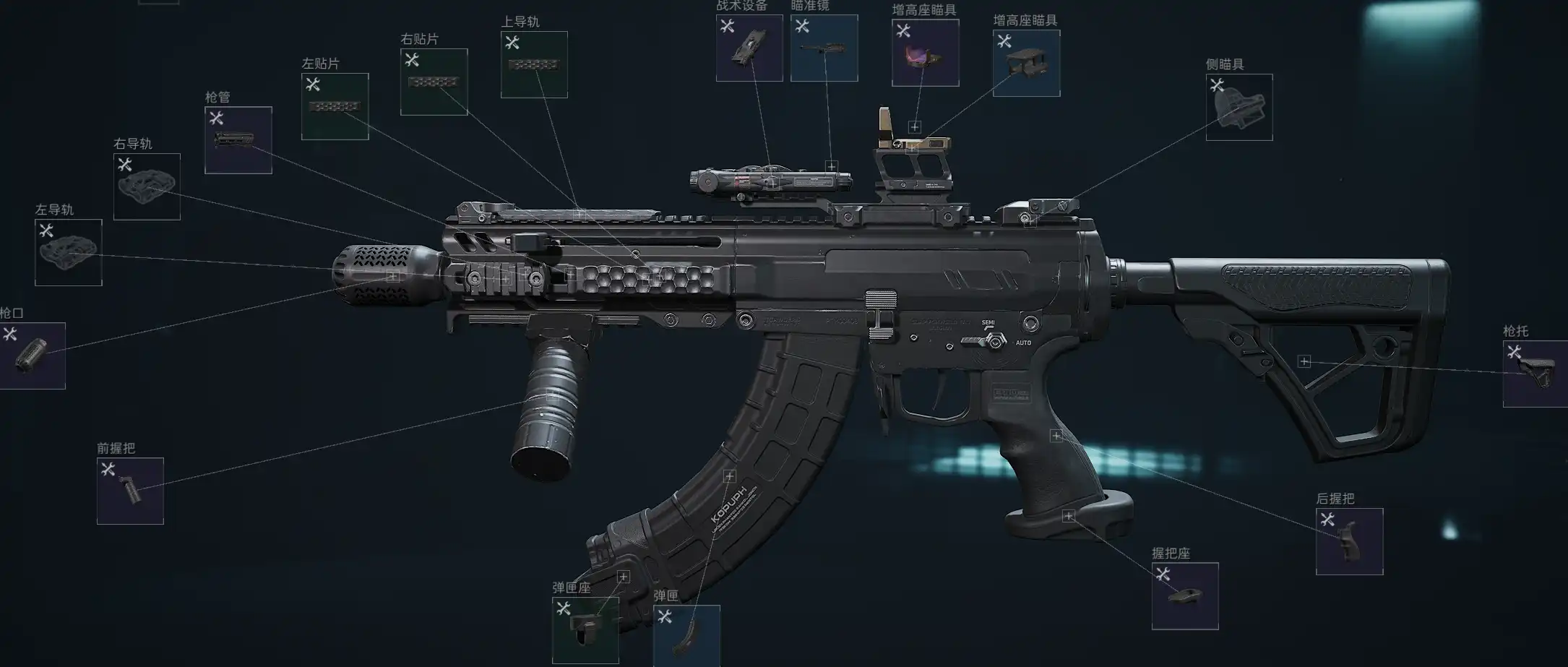Select the 枪口 muzzle attachment slot
This screenshot has width=1568, height=667.
tap(32, 356)
